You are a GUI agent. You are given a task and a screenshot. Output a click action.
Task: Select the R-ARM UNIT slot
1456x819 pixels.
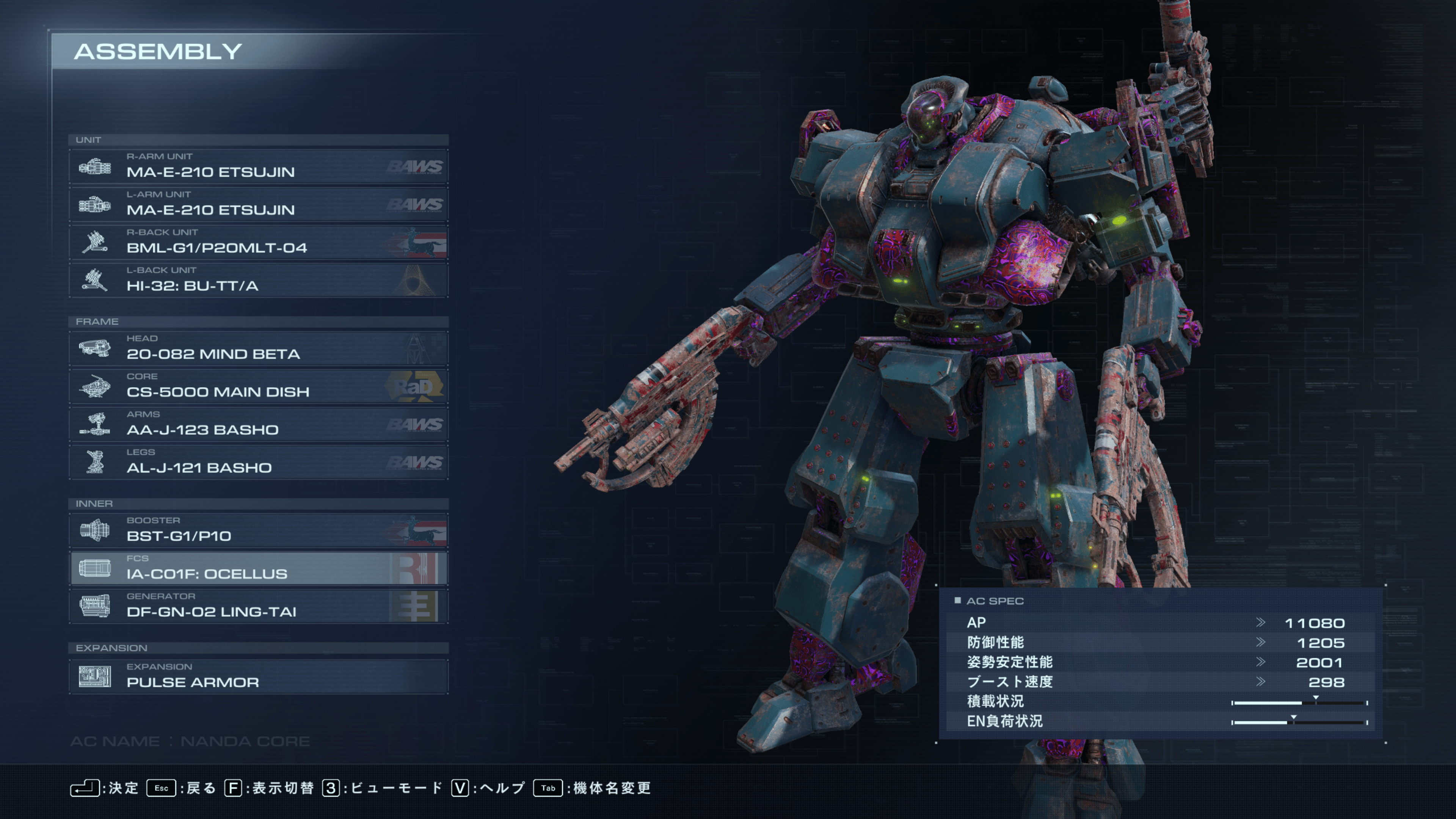pos(258,166)
